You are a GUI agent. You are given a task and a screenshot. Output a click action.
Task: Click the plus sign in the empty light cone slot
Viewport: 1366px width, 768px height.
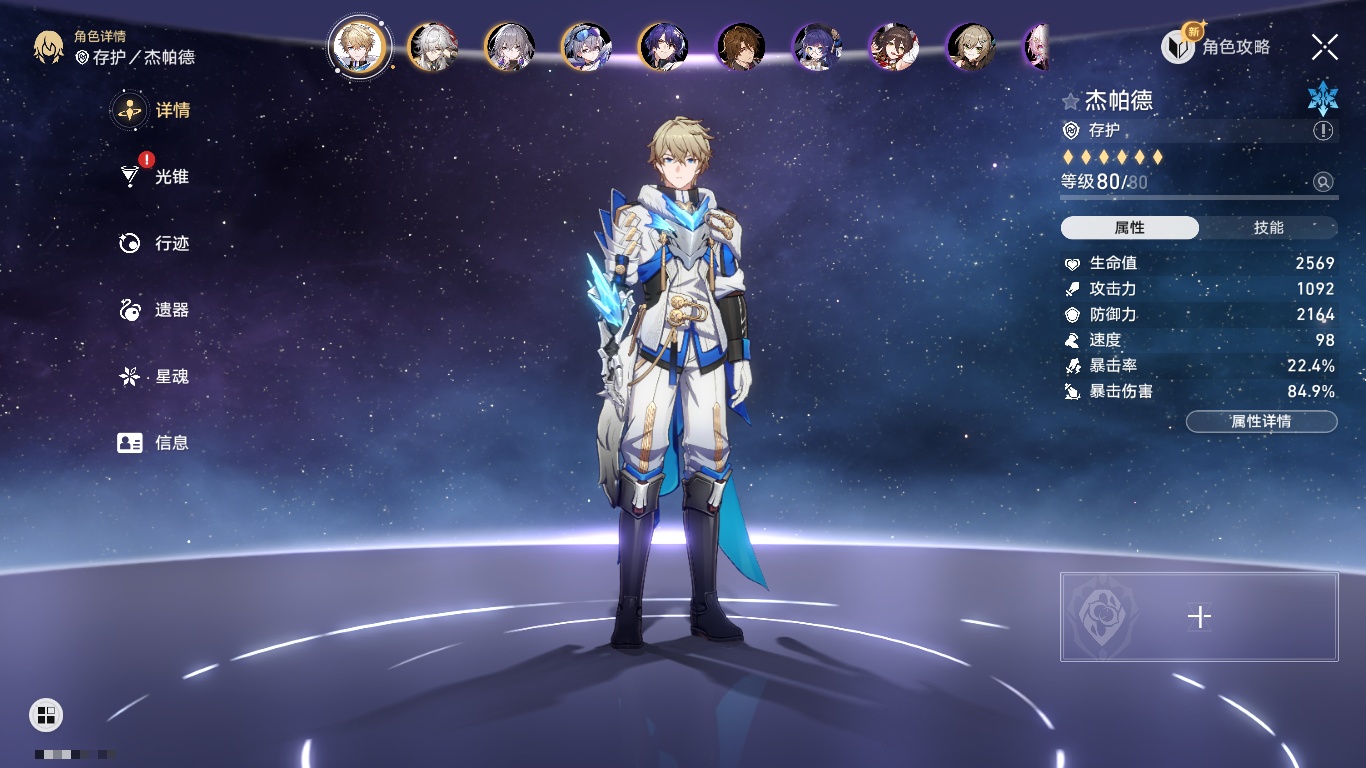[x=1199, y=617]
